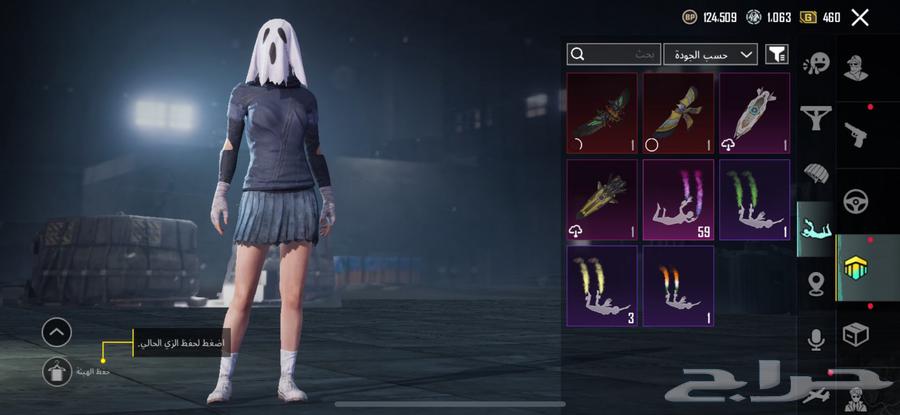Open the vehicle skins category
The image size is (900, 415).
(856, 200)
